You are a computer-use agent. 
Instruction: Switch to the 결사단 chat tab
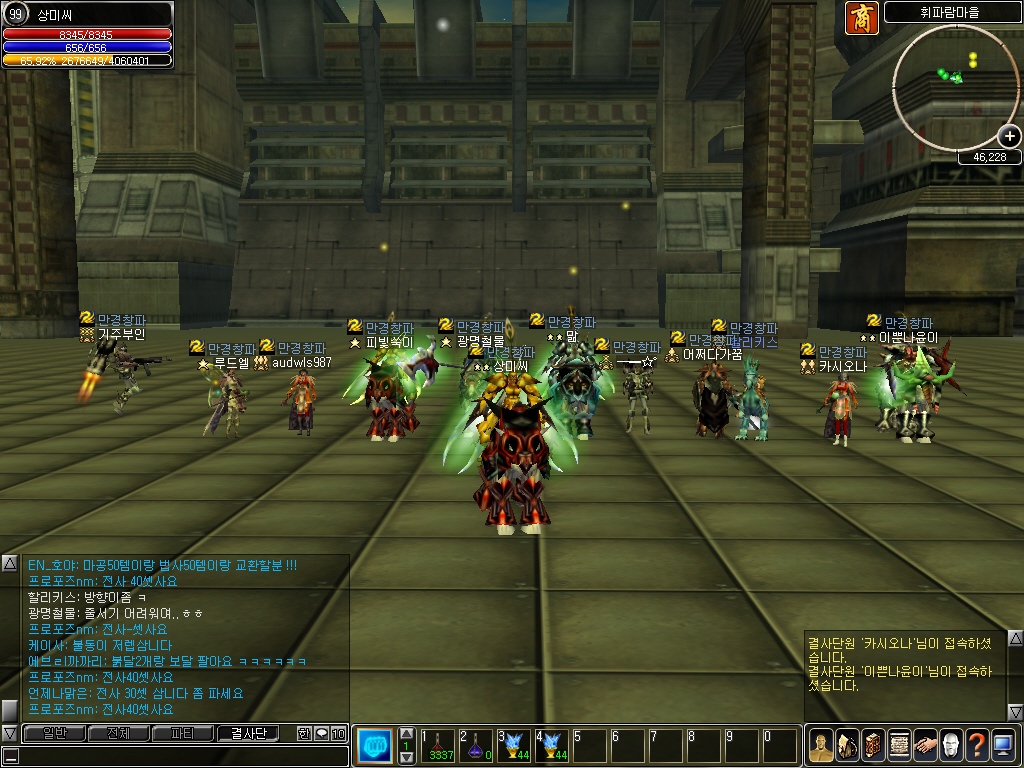(248, 733)
